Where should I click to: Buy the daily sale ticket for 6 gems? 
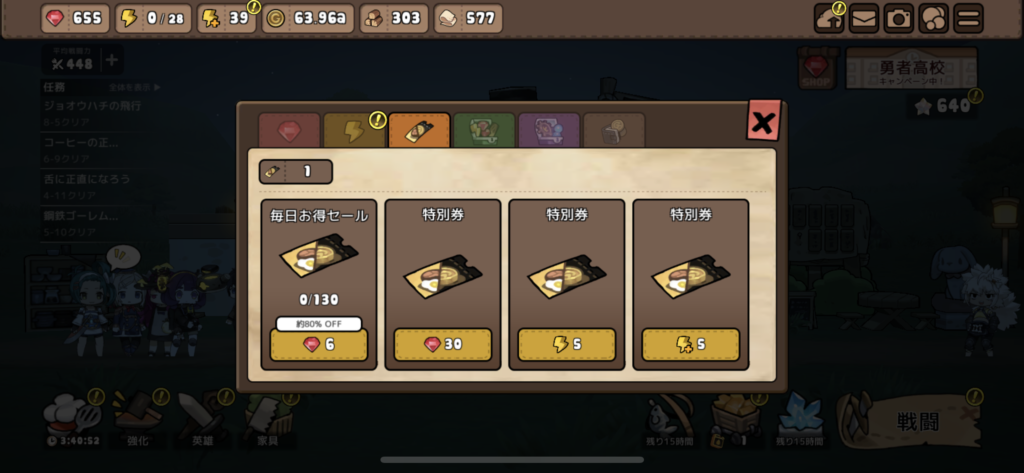pos(319,344)
